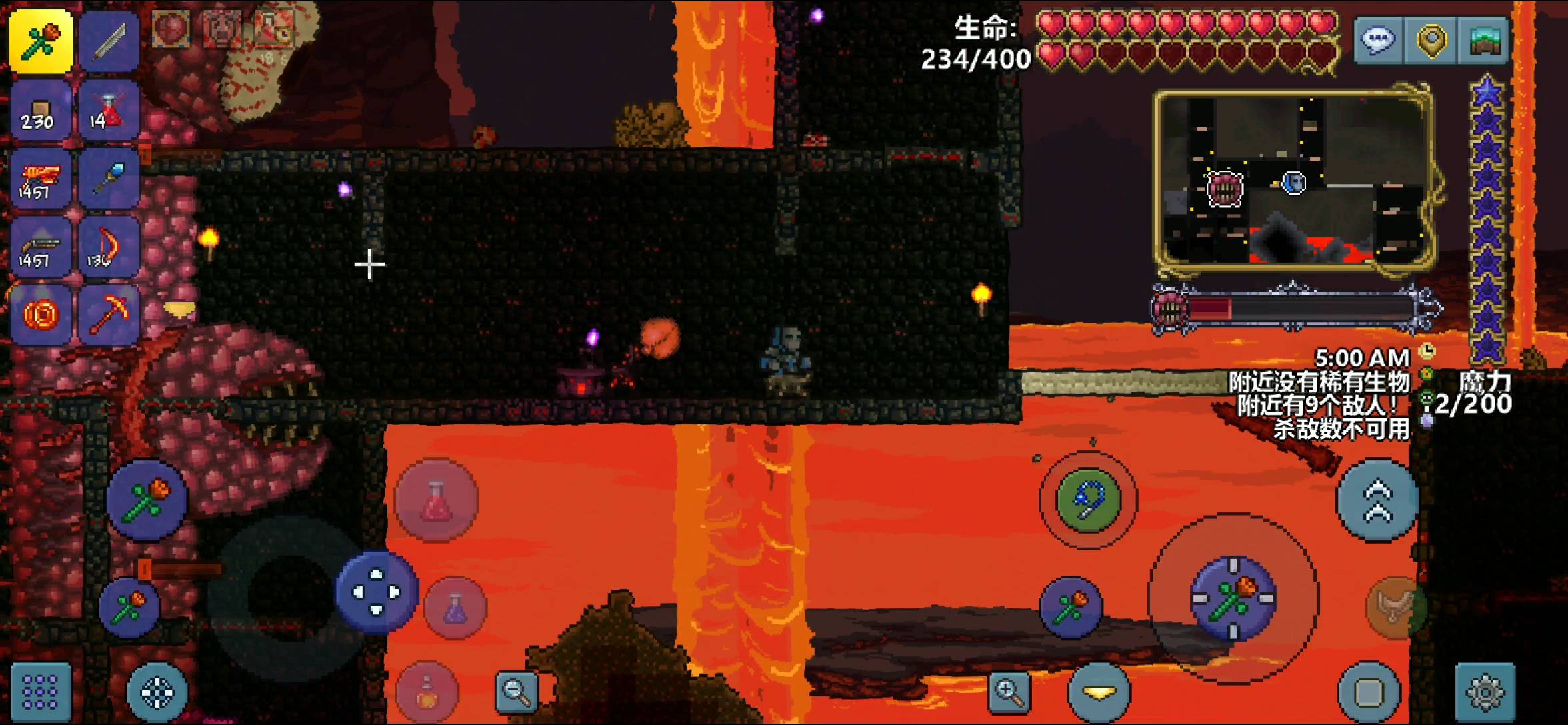1568x725 pixels.
Task: Select the orange spiral disc hotbar slot
Action: 40,315
